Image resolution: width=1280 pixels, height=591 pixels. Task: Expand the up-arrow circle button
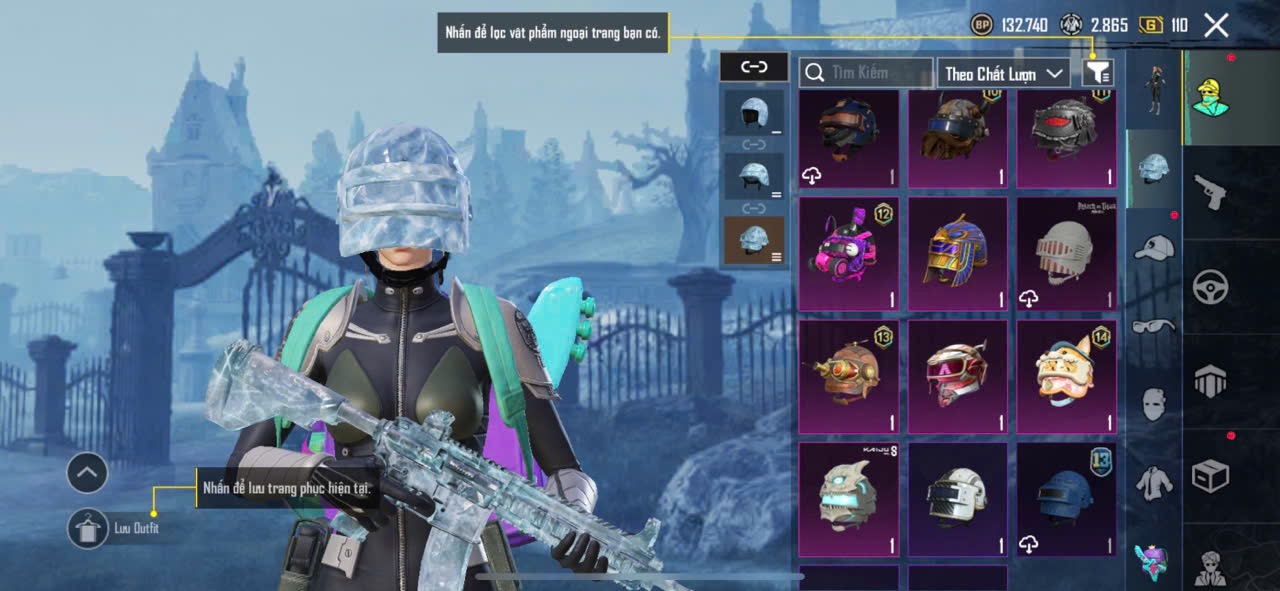[x=87, y=473]
